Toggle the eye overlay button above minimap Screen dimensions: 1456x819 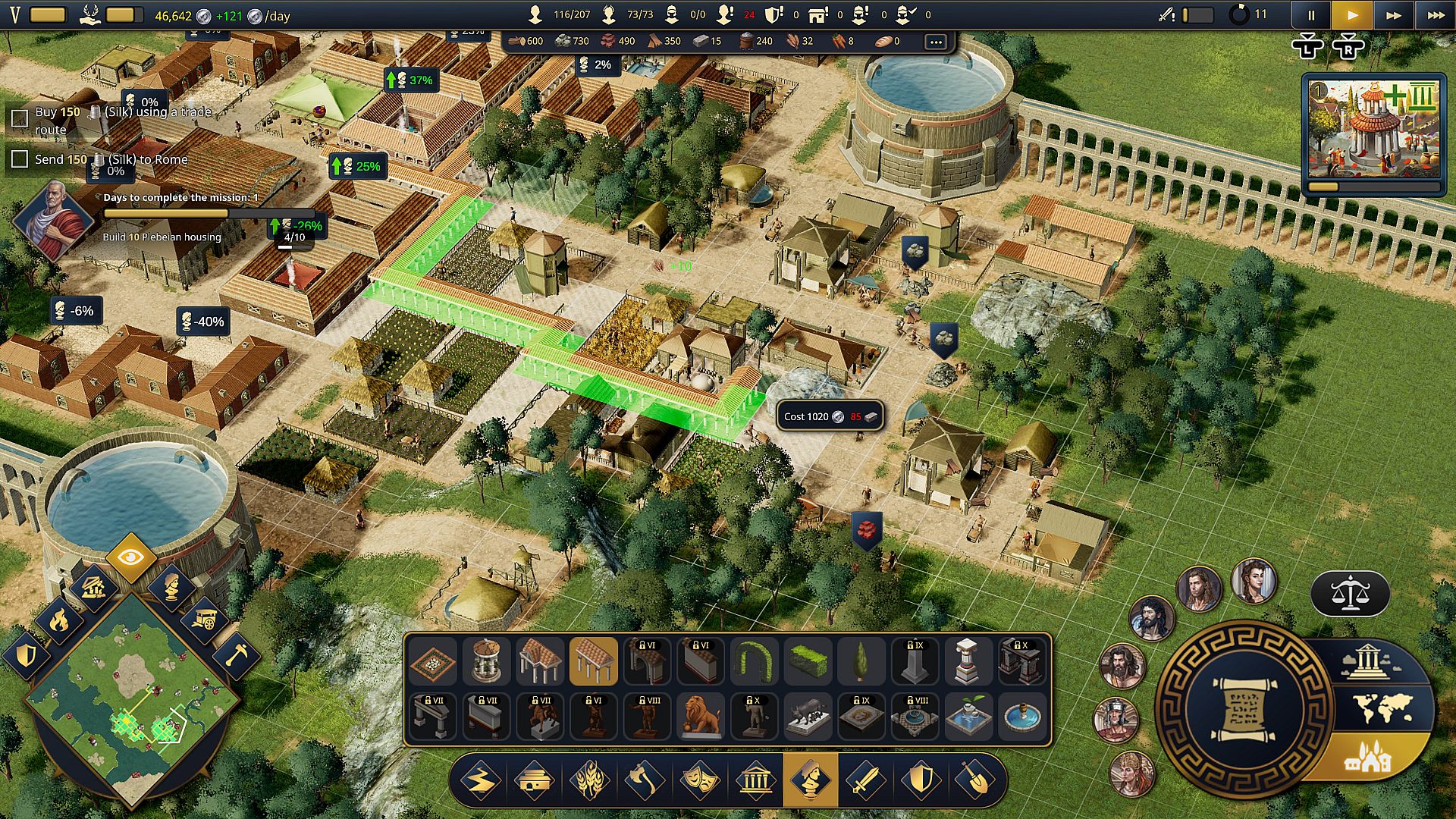tap(130, 558)
